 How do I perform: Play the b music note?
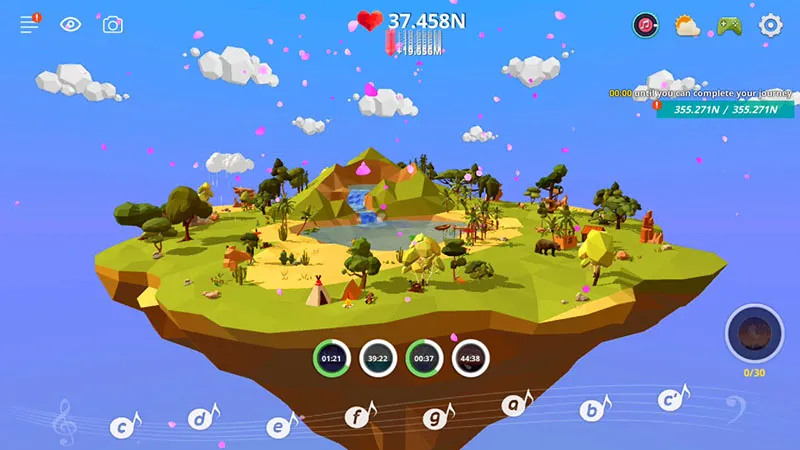click(x=592, y=409)
